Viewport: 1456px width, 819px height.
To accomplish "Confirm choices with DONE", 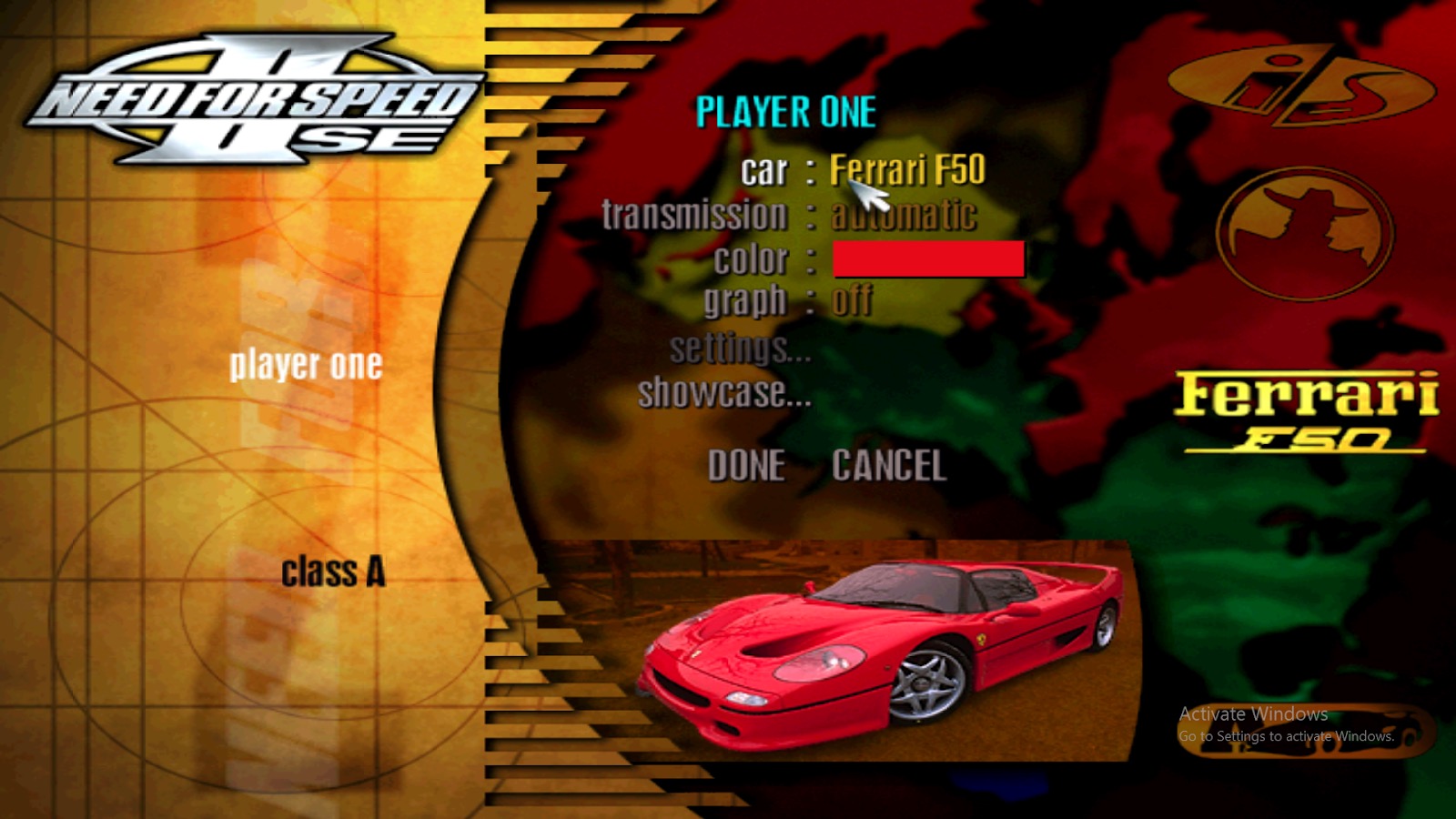I will [747, 466].
